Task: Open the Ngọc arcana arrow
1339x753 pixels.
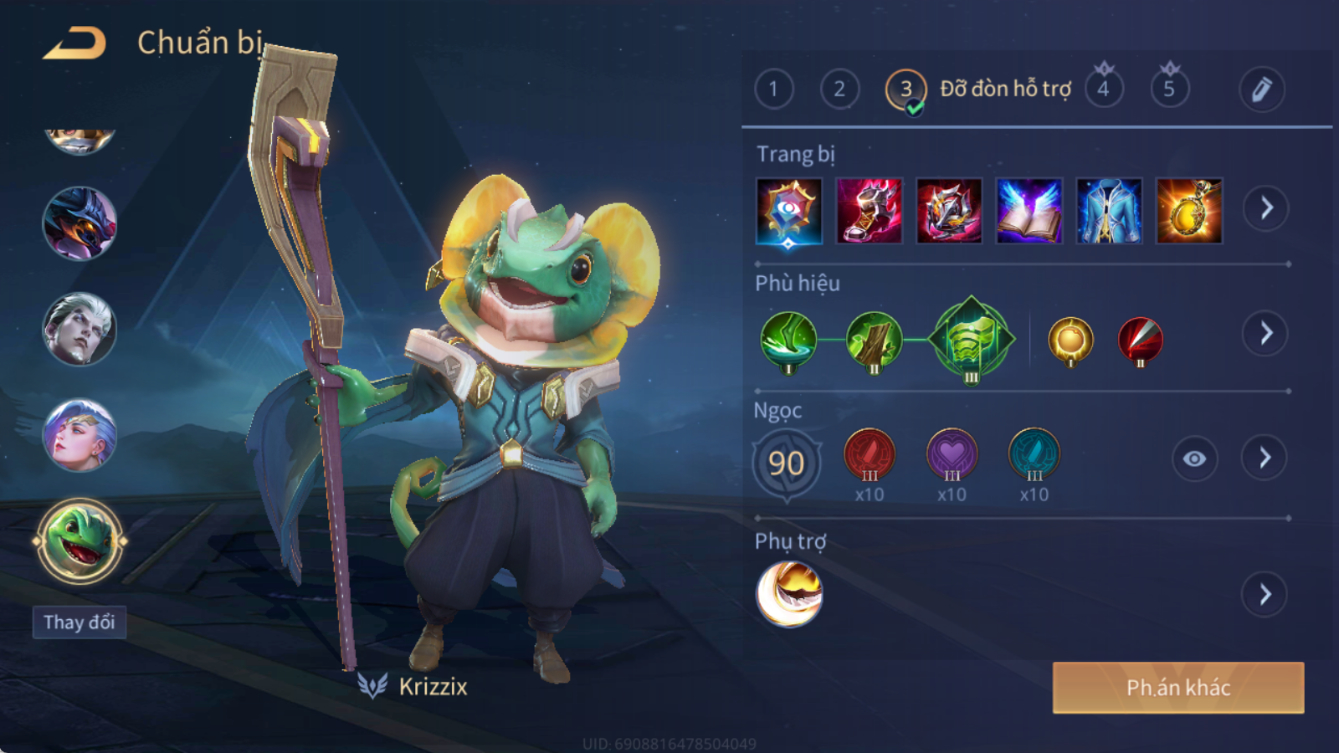Action: tap(1265, 458)
